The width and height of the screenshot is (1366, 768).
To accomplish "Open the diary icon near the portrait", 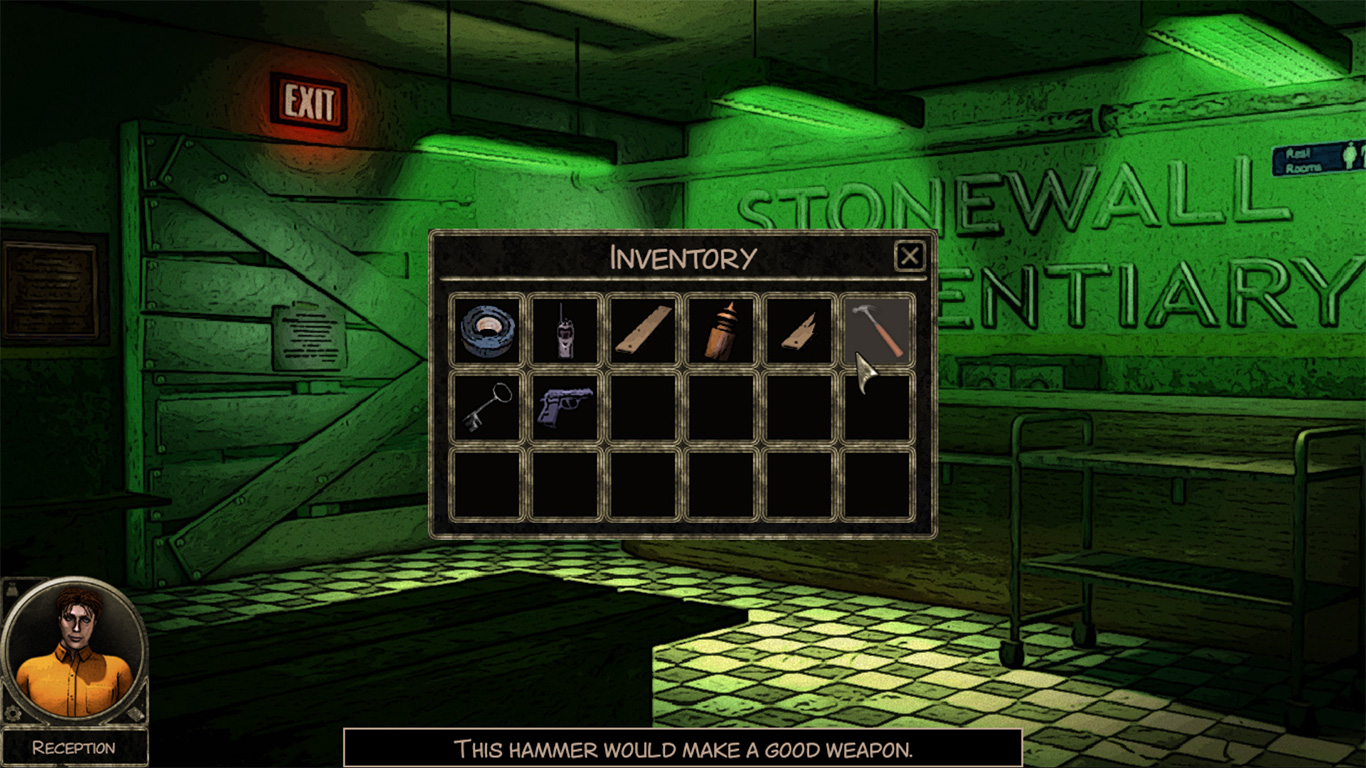I will (135, 713).
